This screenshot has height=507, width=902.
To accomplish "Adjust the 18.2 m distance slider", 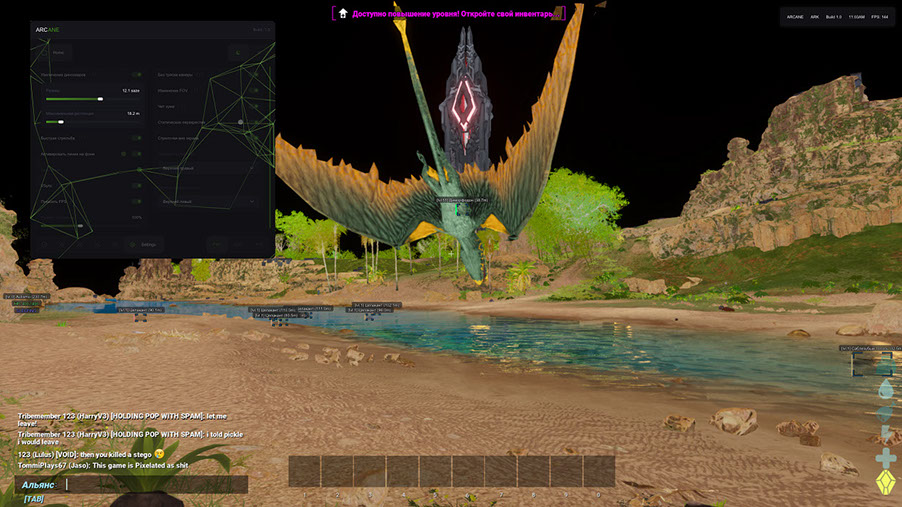I will [x=62, y=122].
